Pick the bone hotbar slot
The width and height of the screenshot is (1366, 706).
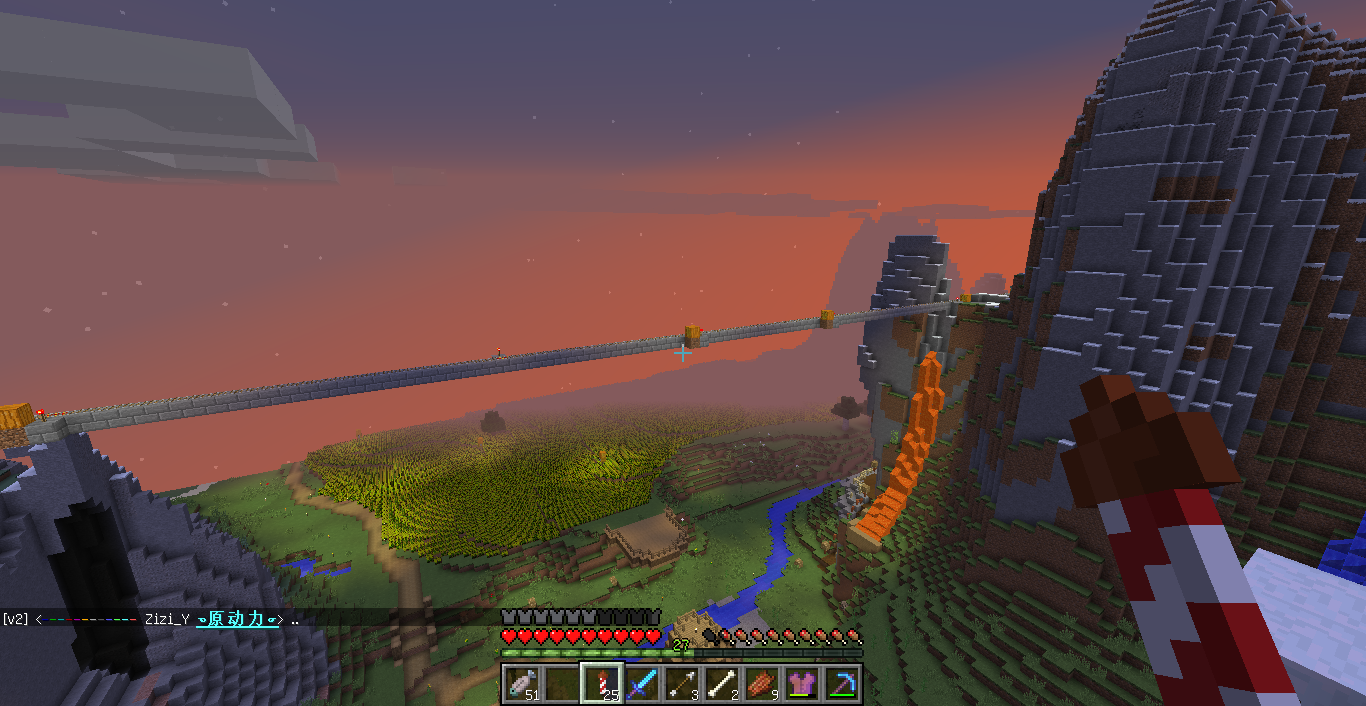pos(722,684)
